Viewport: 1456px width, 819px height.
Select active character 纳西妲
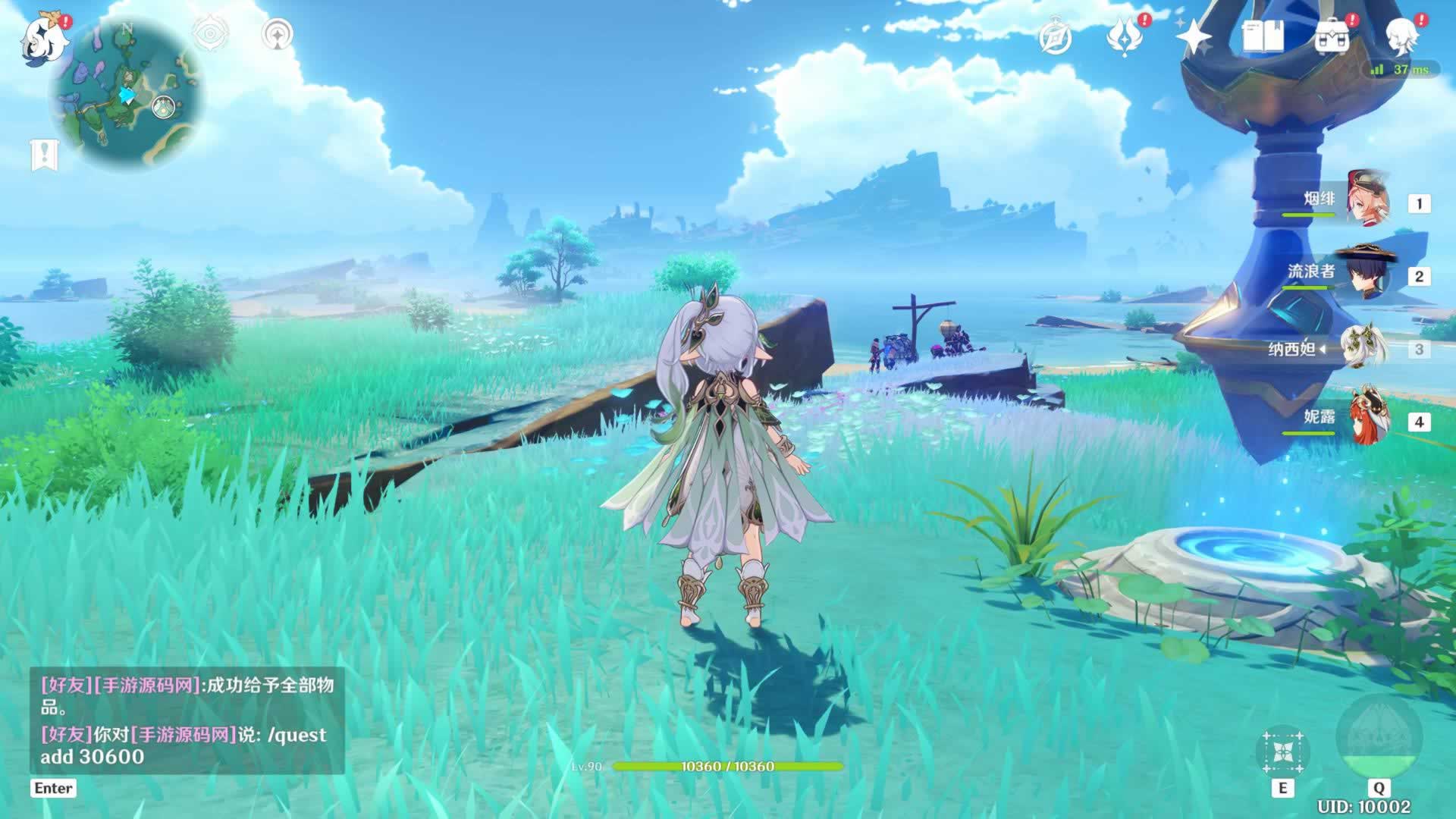point(1363,348)
